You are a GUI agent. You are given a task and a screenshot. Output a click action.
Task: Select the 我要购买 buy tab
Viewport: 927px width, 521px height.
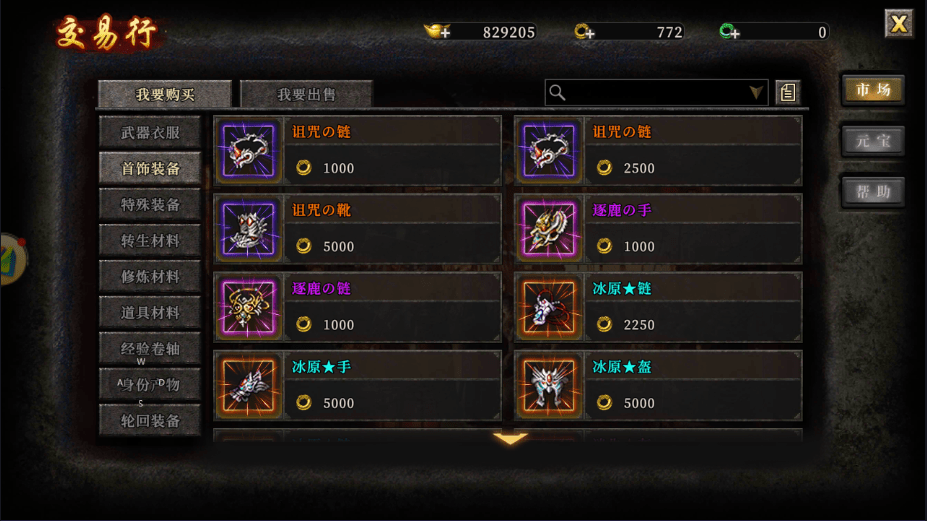pos(166,94)
